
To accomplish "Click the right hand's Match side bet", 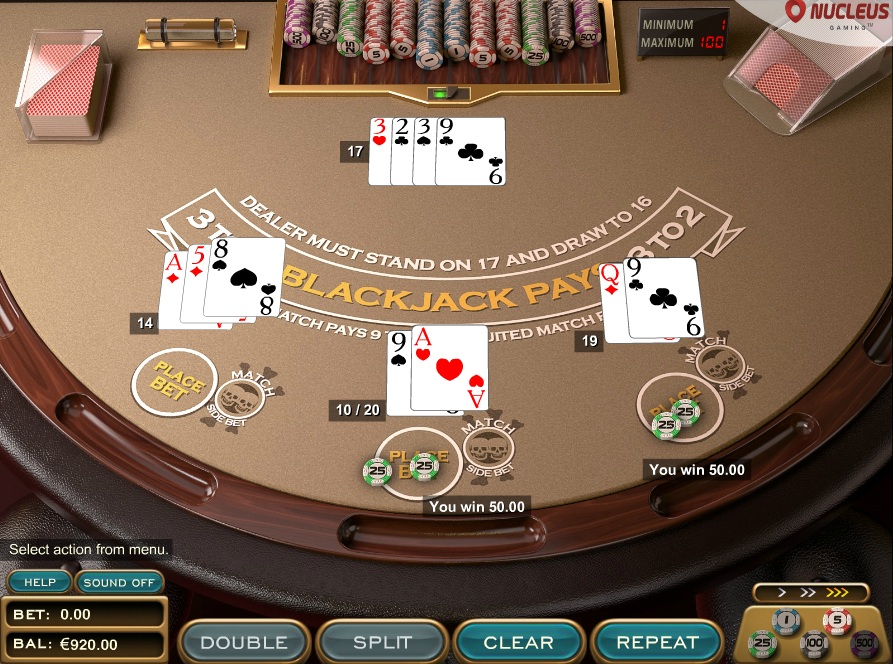I will 717,364.
